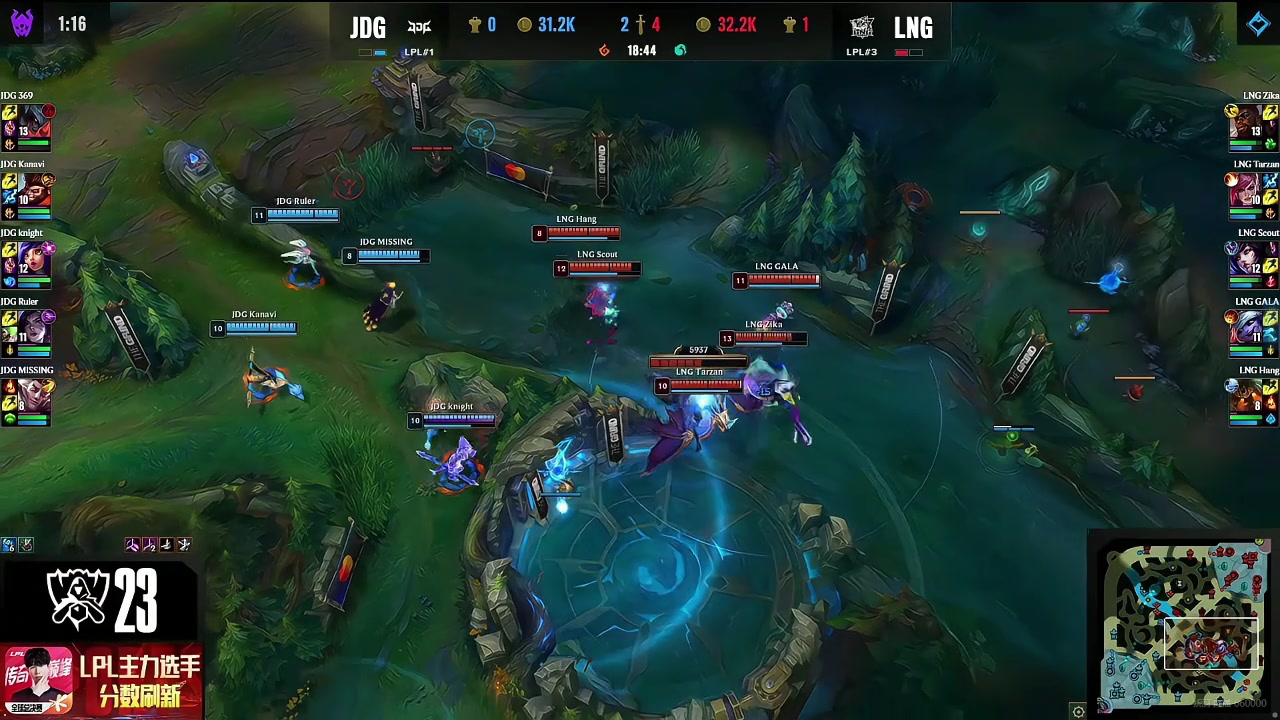This screenshot has width=1280, height=720.
Task: Open the LPL red promo banner
Action: pyautogui.click(x=101, y=681)
